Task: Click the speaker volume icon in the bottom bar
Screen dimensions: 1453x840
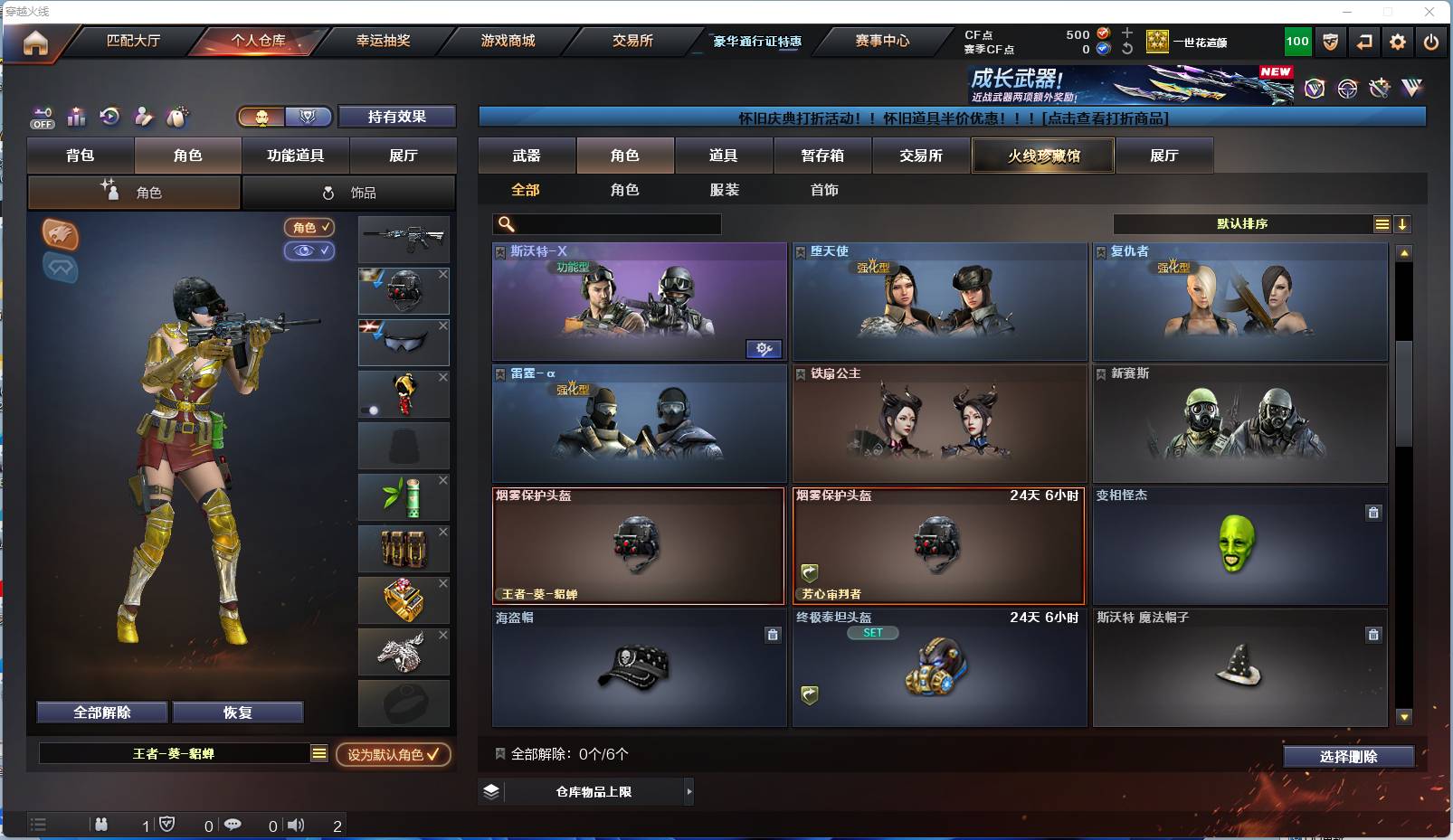Action: coord(296,825)
